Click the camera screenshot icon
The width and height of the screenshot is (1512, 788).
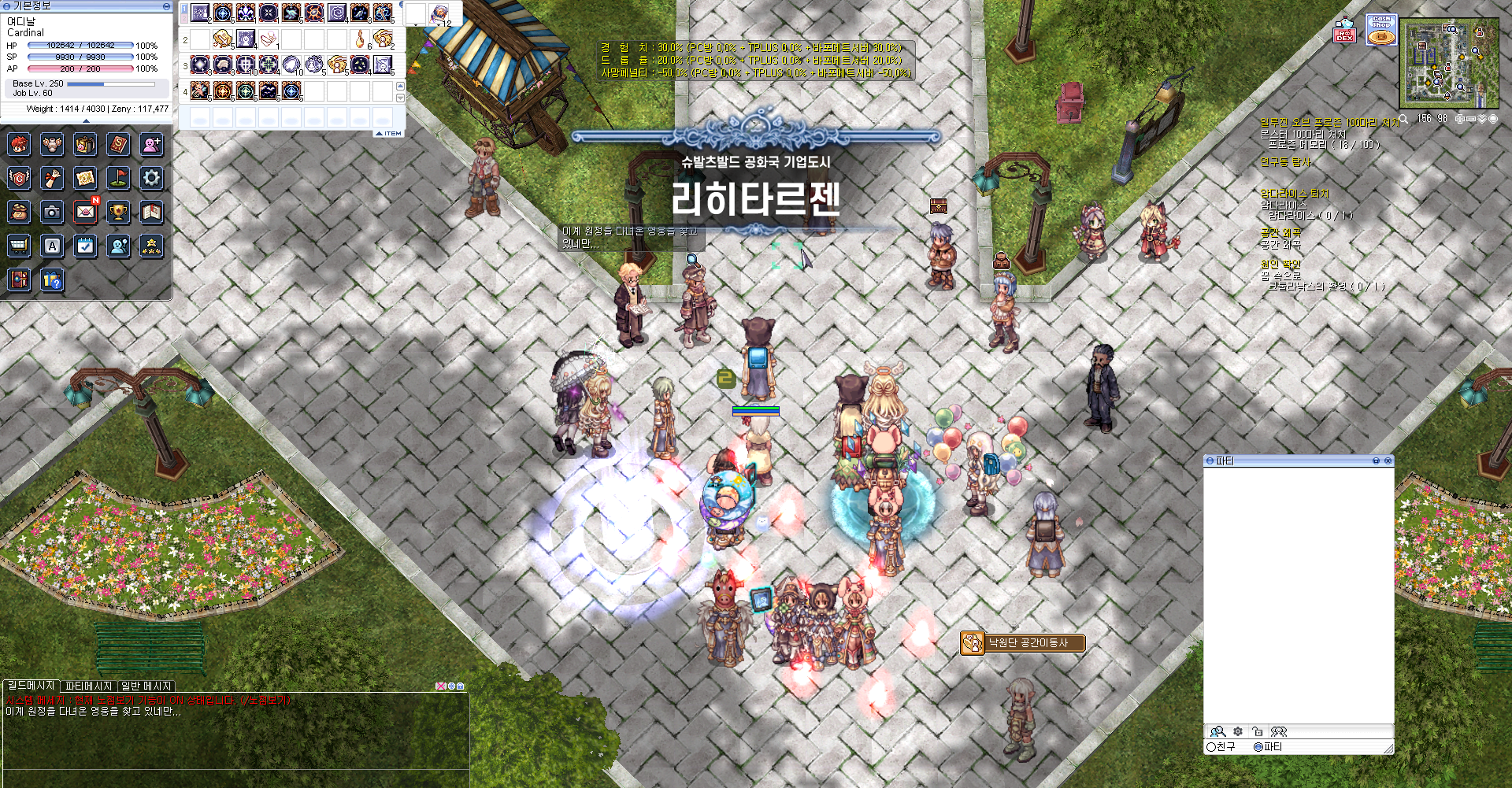(52, 213)
